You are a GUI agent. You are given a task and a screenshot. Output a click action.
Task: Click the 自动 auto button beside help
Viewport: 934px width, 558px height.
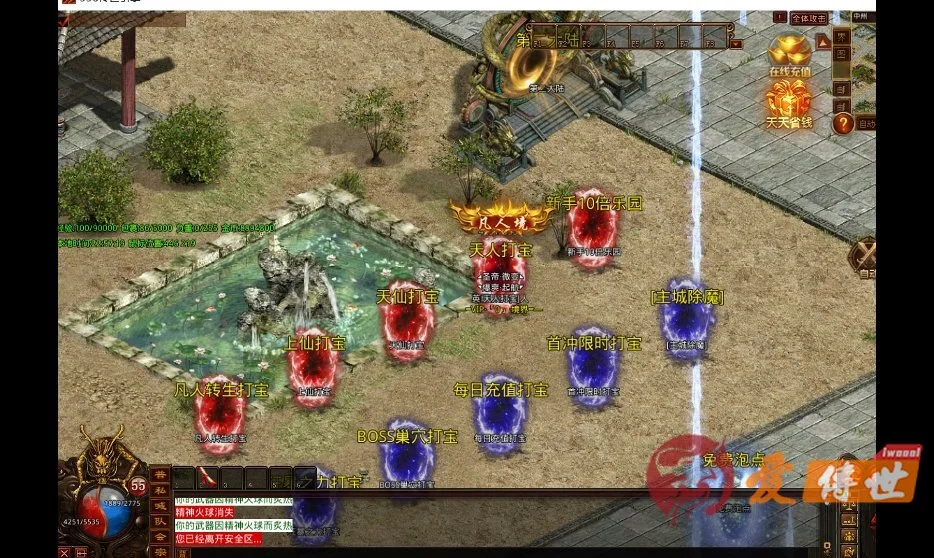coord(866,124)
